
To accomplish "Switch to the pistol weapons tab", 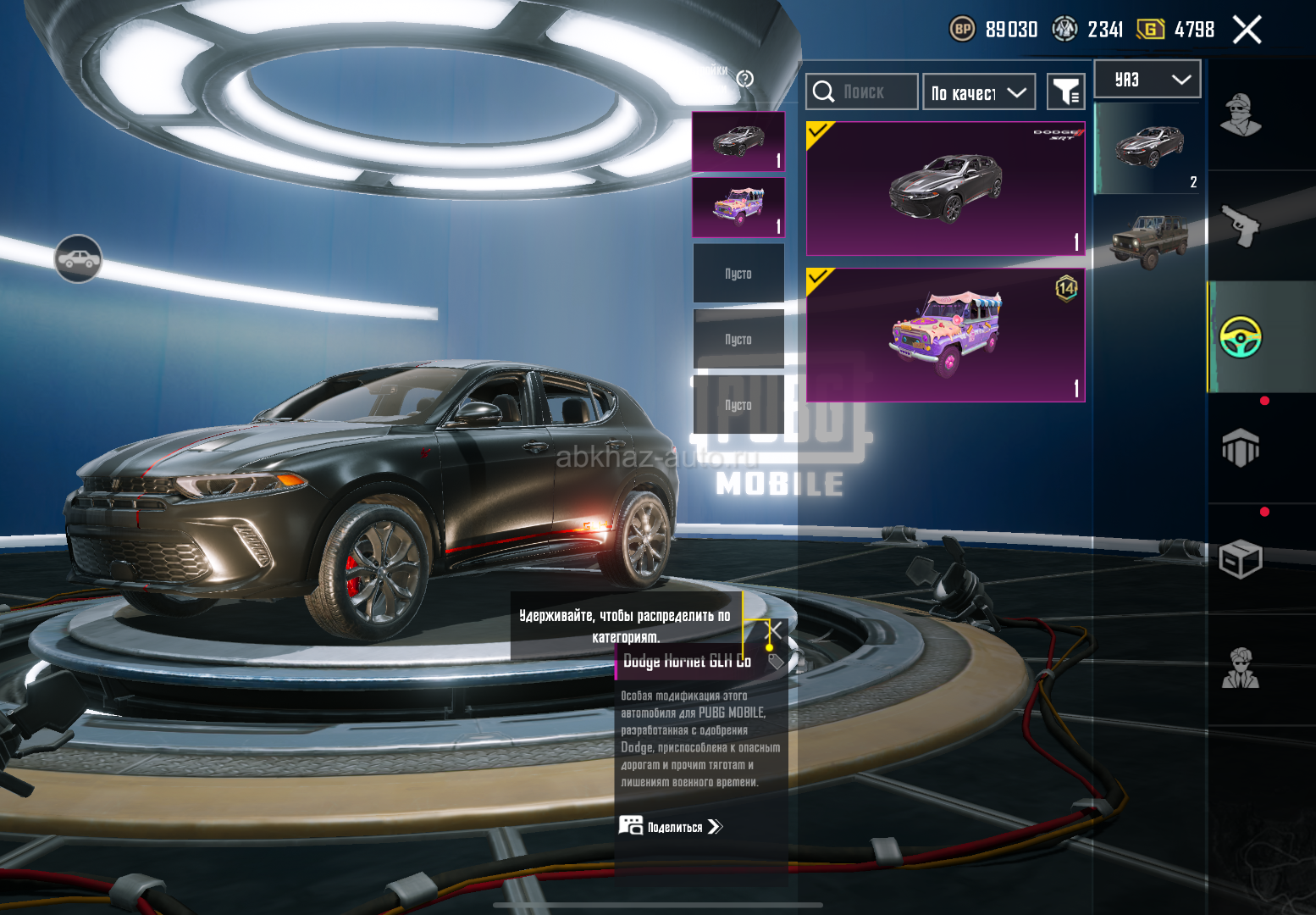I will (1241, 225).
